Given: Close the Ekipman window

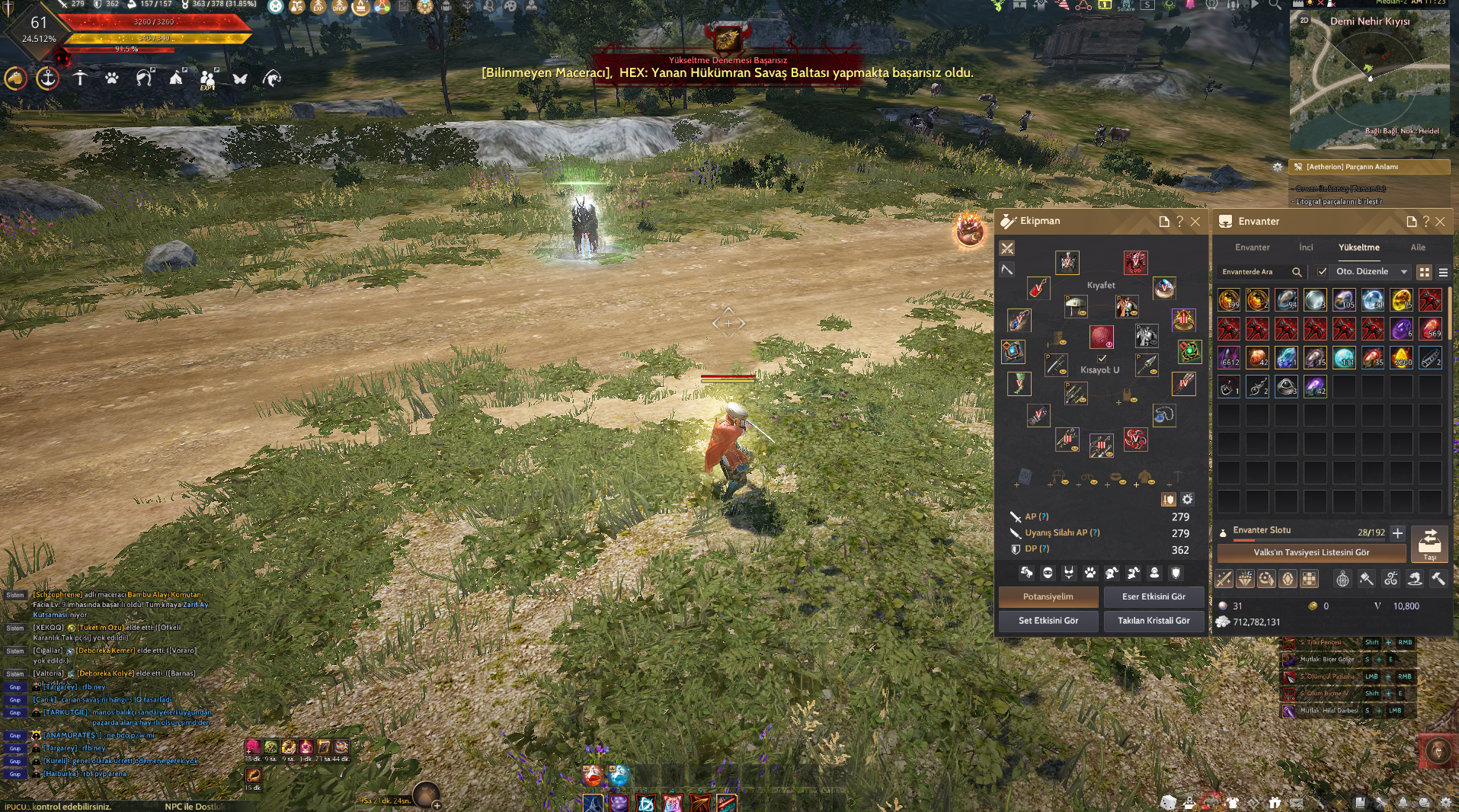Looking at the screenshot, I should click(x=1195, y=222).
